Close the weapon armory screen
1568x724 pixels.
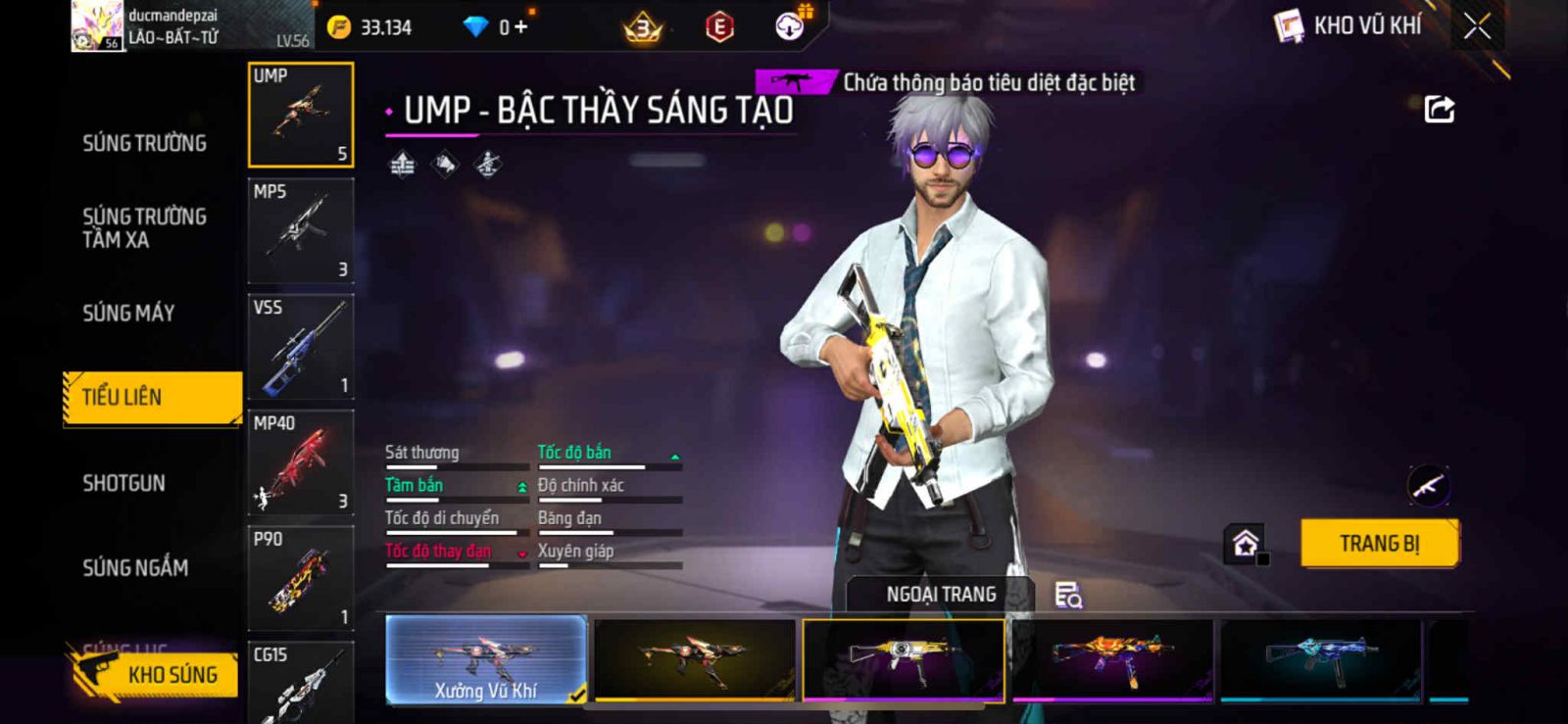tap(1477, 26)
